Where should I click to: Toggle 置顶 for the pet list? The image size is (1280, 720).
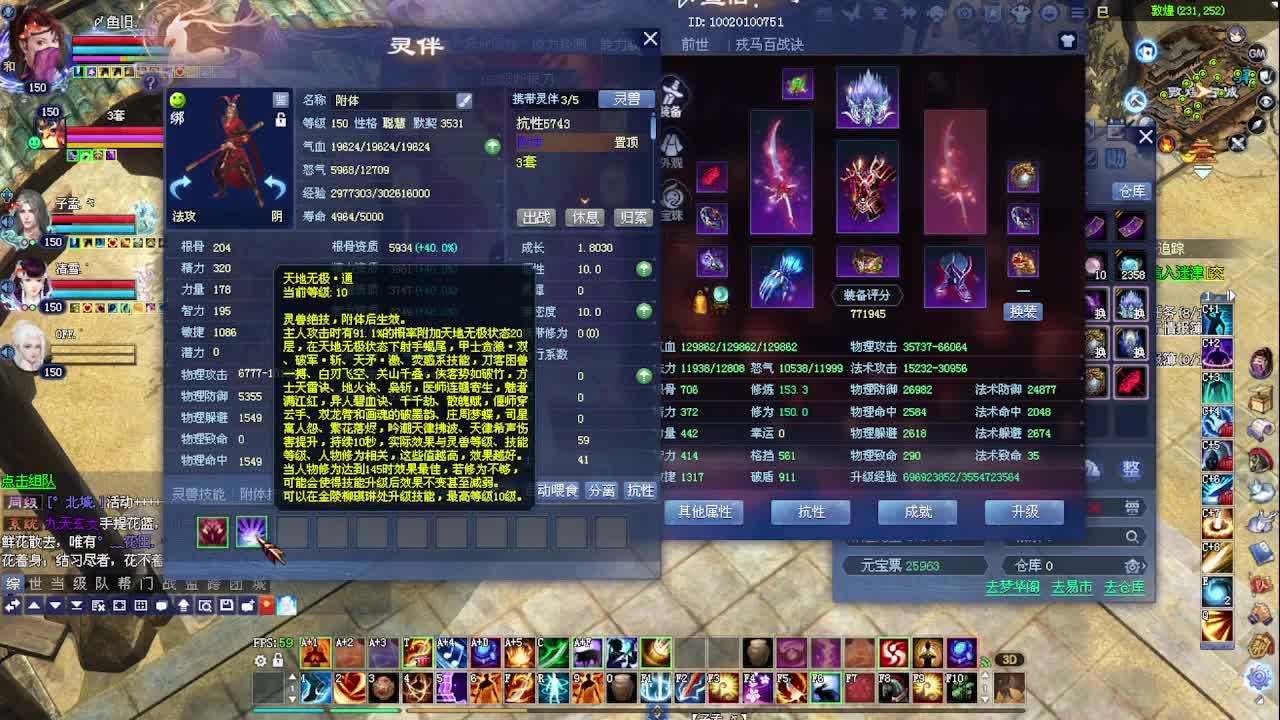[626, 142]
